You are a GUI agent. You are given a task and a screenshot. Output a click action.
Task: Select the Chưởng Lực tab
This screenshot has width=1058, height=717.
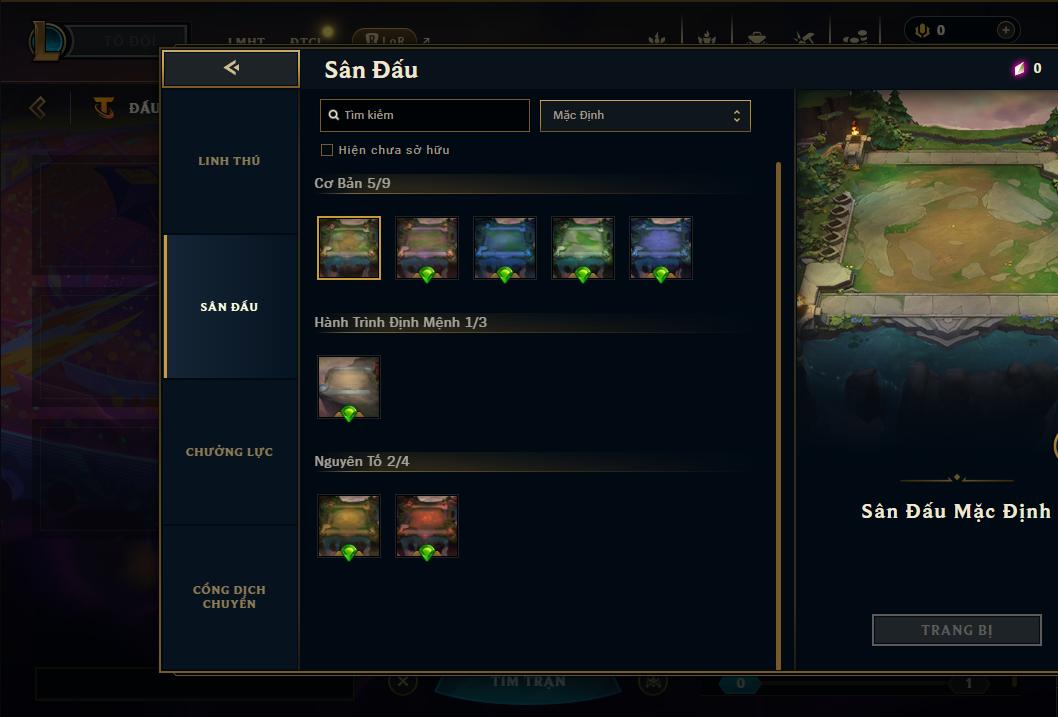[x=229, y=452]
